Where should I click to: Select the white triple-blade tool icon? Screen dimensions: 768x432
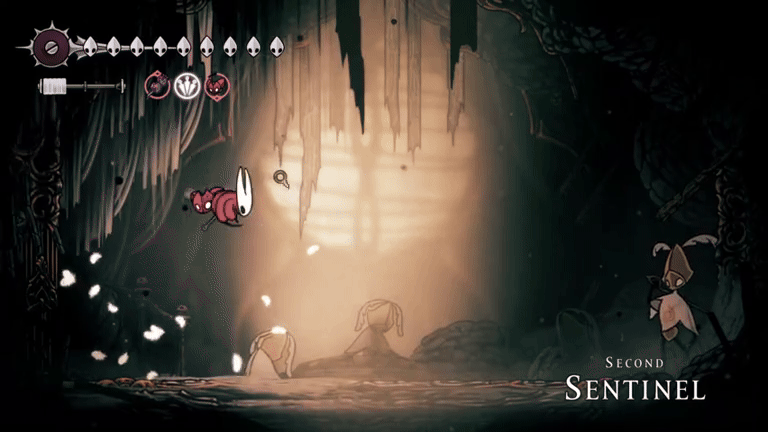coord(187,87)
